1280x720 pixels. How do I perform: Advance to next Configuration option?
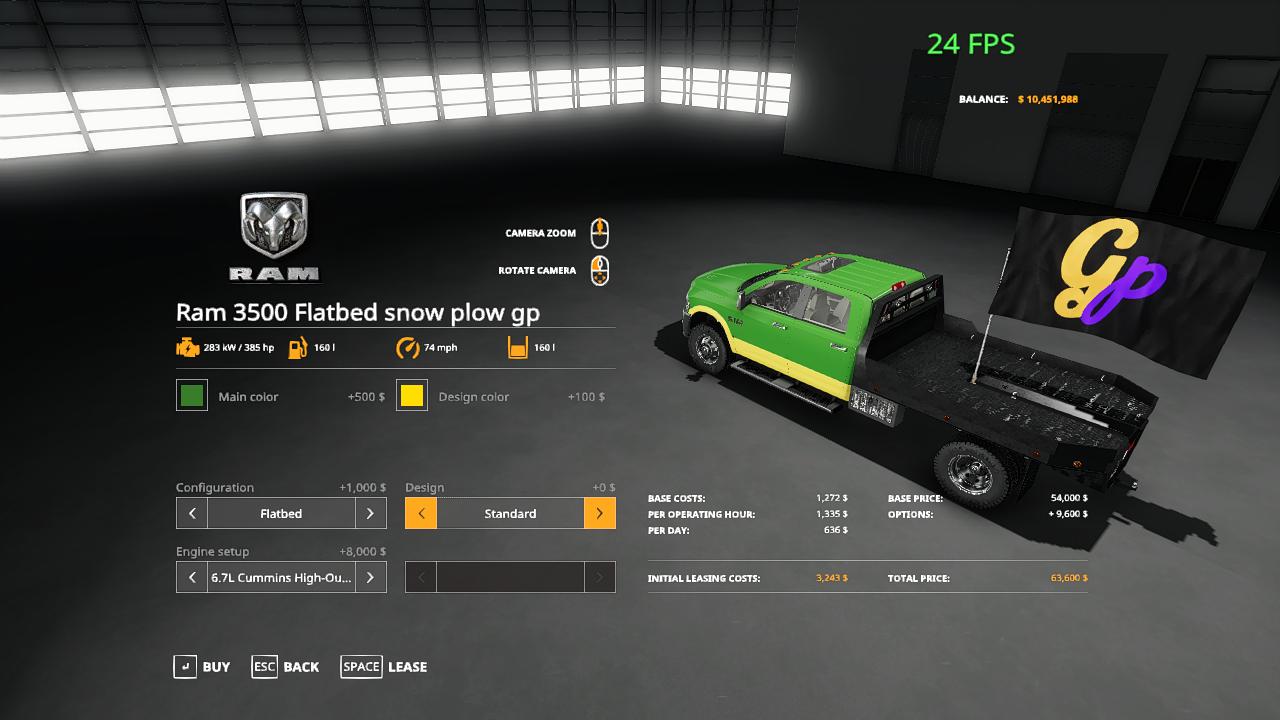coord(370,513)
